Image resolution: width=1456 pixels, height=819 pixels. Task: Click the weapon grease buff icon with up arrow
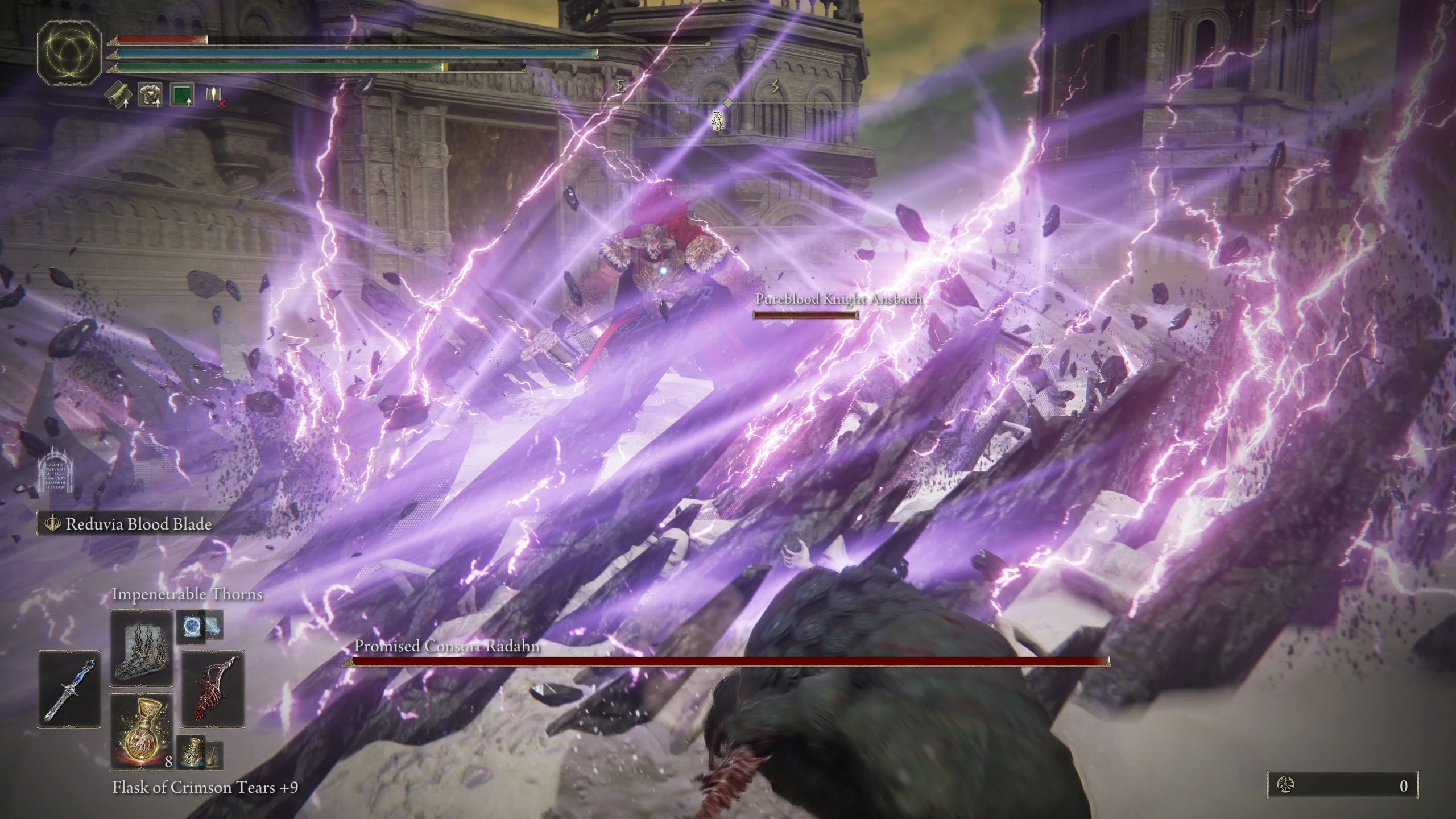click(118, 94)
